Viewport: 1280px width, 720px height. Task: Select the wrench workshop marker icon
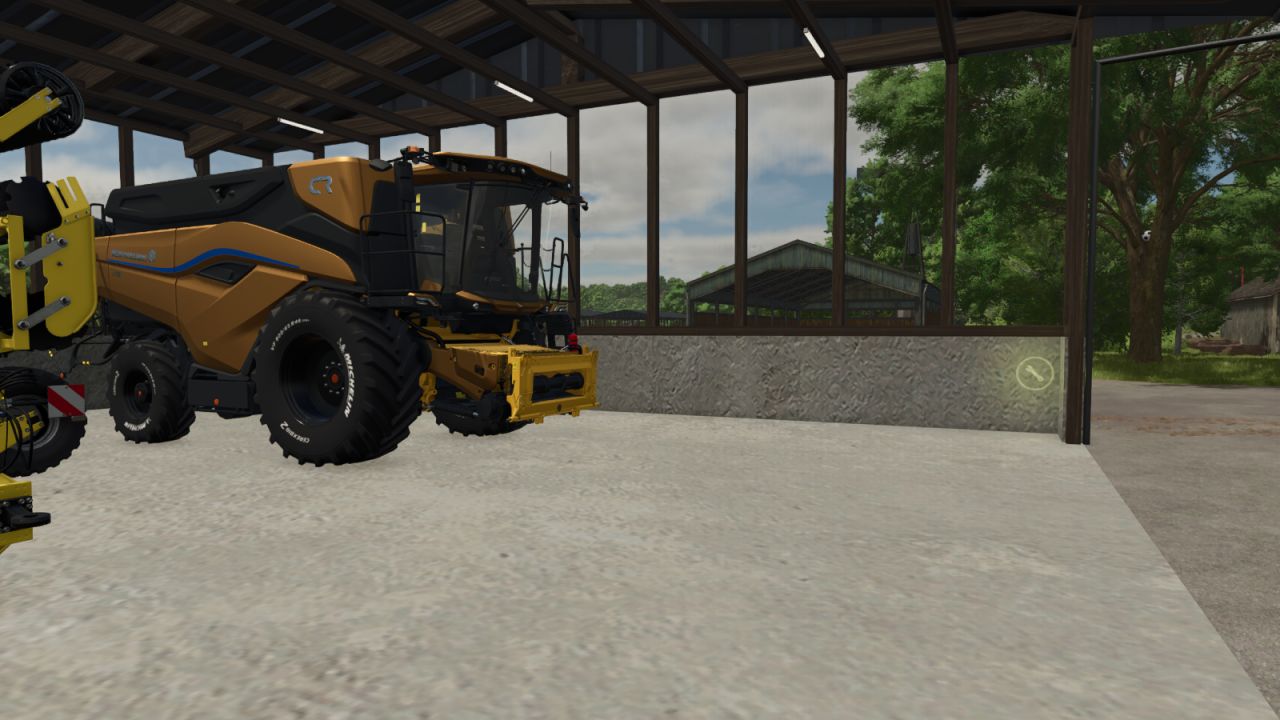pos(1034,374)
